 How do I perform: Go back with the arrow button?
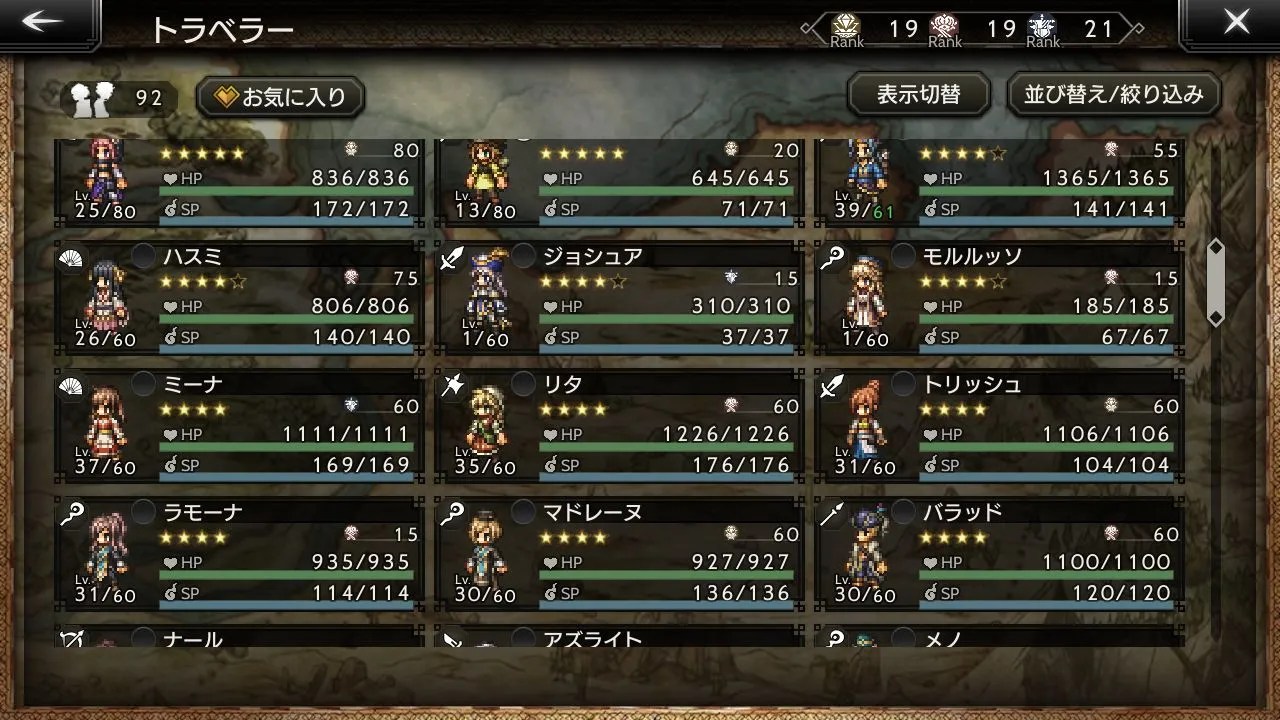pos(44,24)
